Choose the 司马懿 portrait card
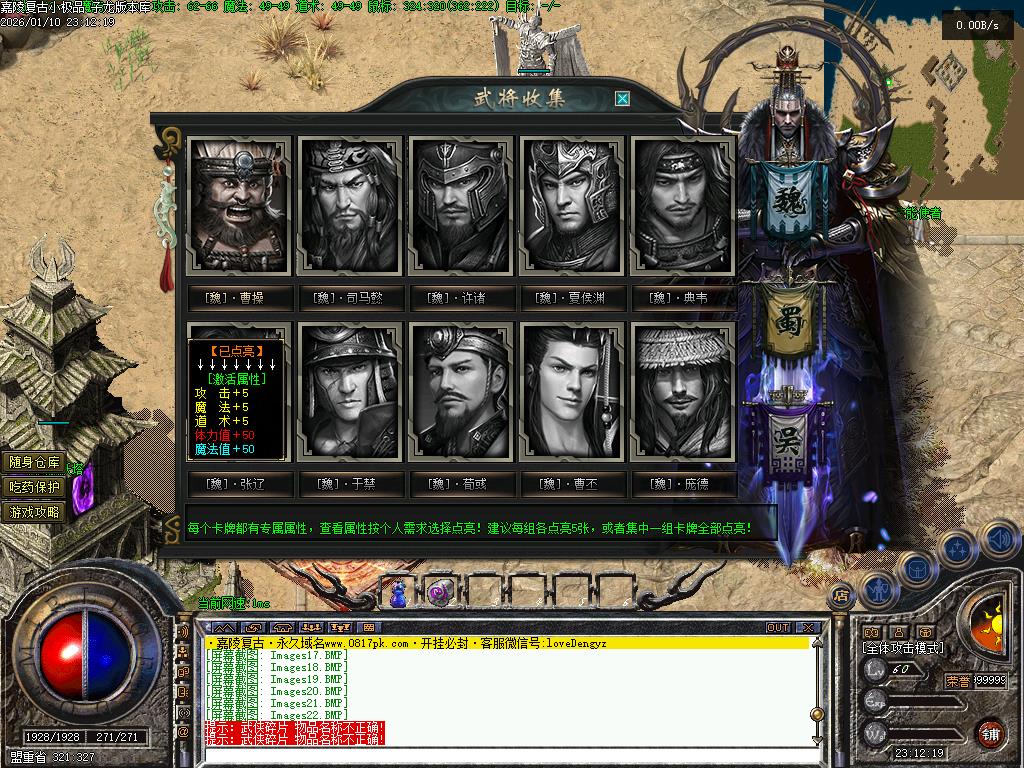1024x768 pixels. [x=352, y=207]
